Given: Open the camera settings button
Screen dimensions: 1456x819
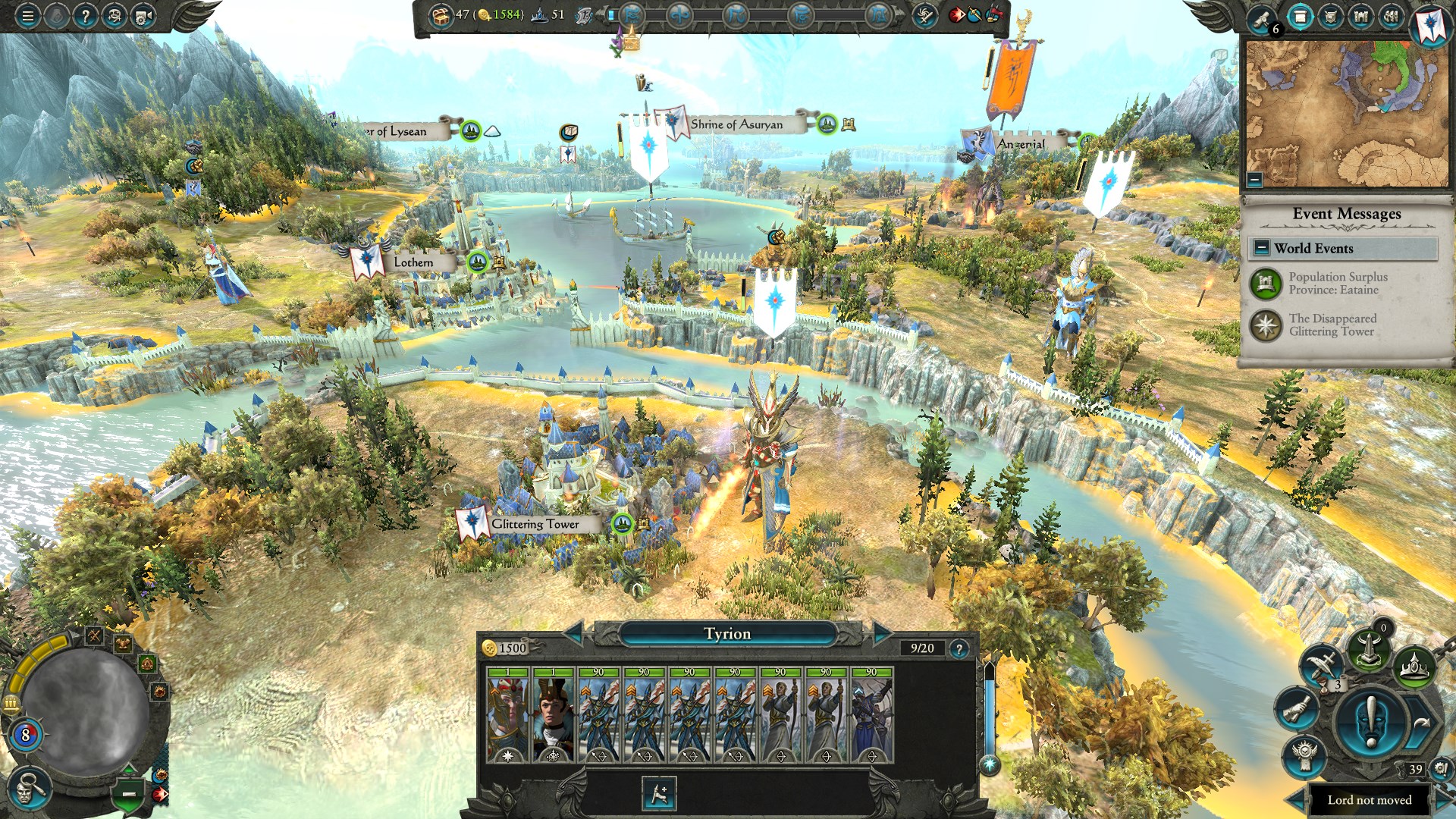Looking at the screenshot, I should [x=143, y=16].
